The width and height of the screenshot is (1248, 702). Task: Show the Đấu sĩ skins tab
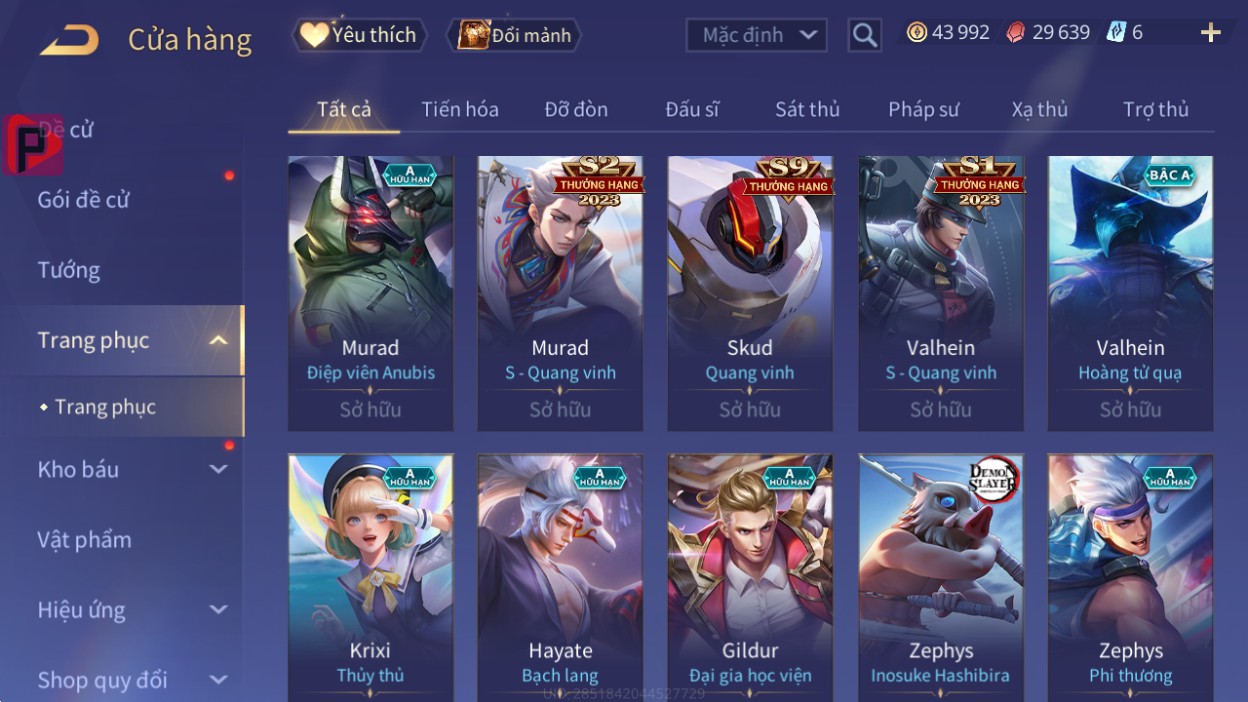pos(692,109)
